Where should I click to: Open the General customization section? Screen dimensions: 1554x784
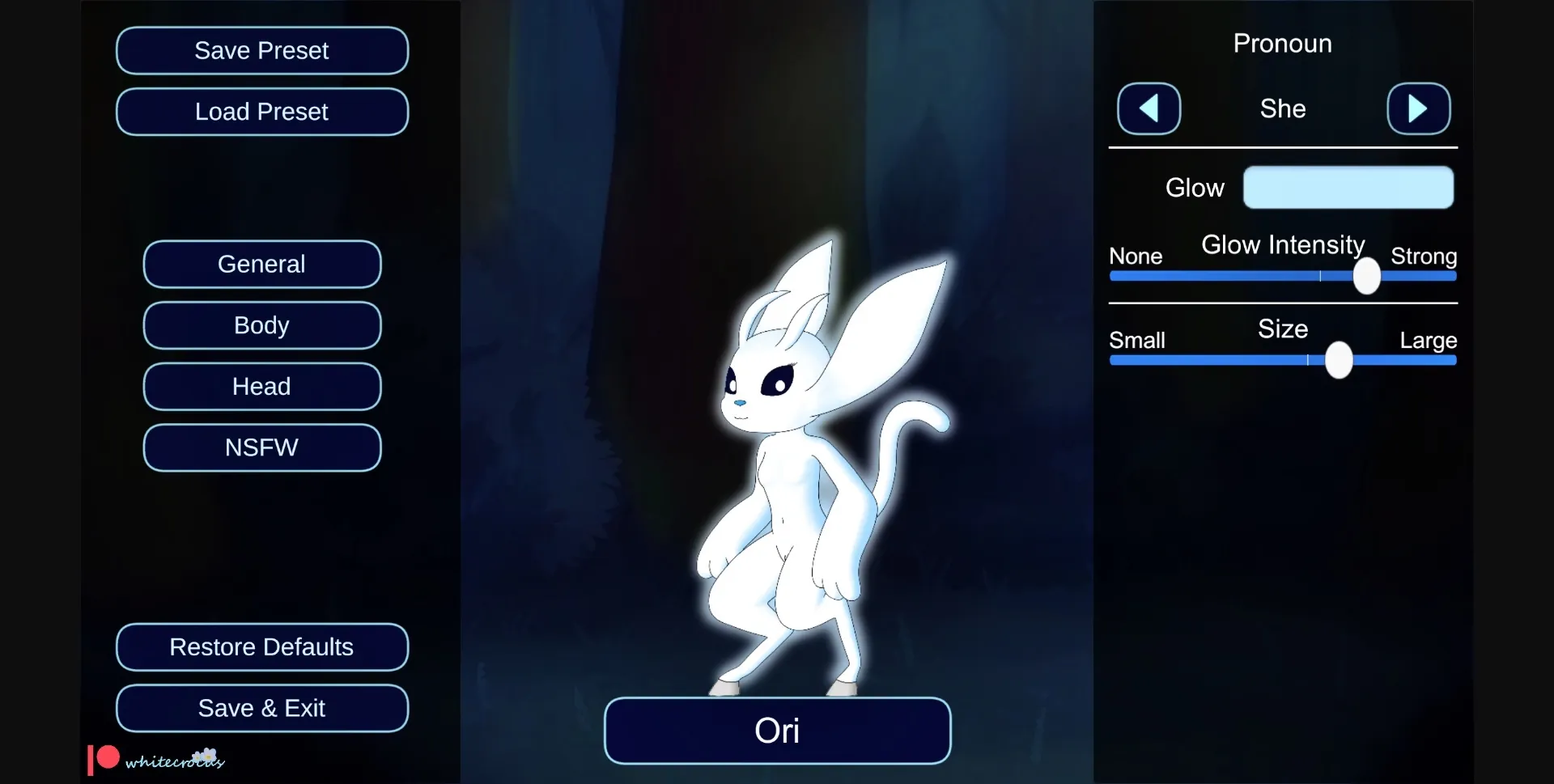tap(261, 264)
